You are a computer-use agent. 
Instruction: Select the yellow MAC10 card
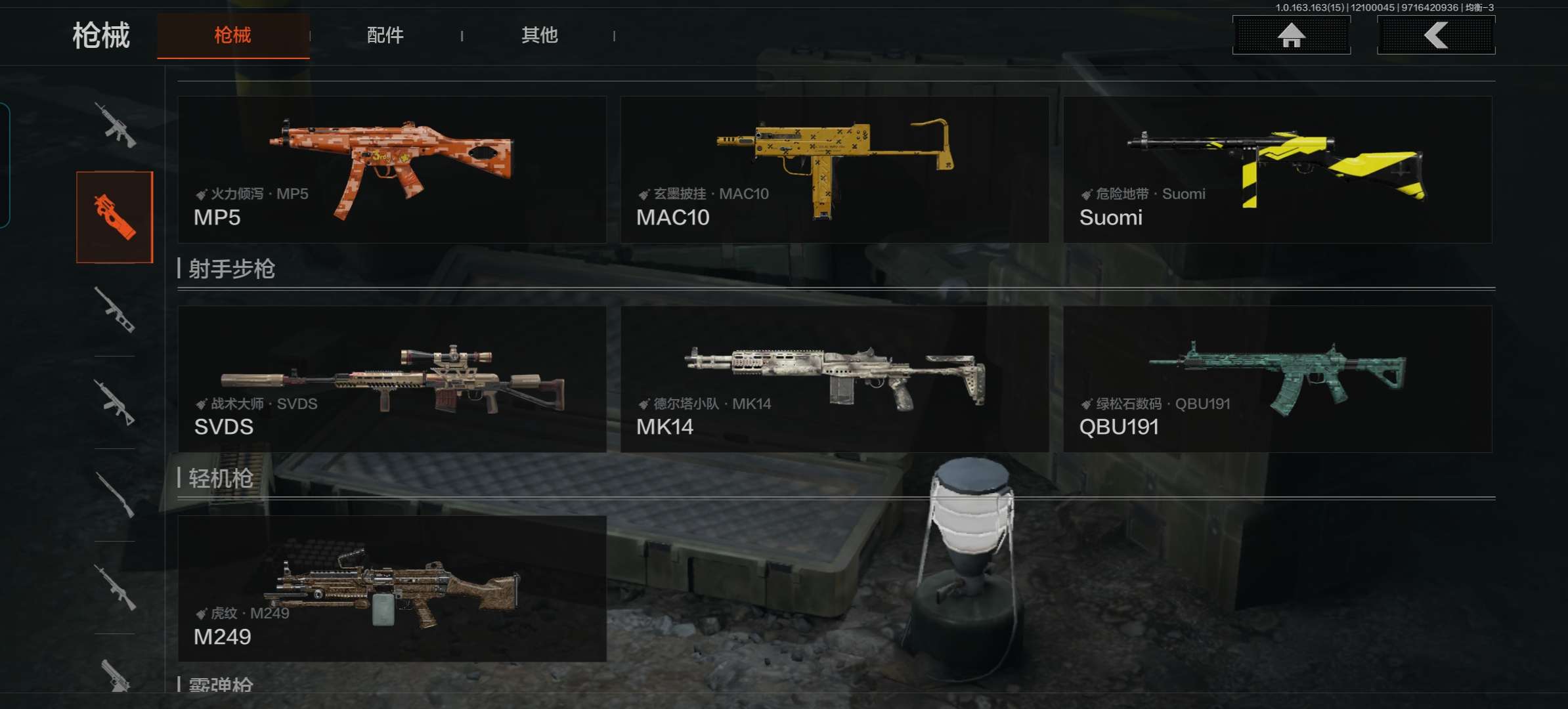pyautogui.click(x=834, y=169)
